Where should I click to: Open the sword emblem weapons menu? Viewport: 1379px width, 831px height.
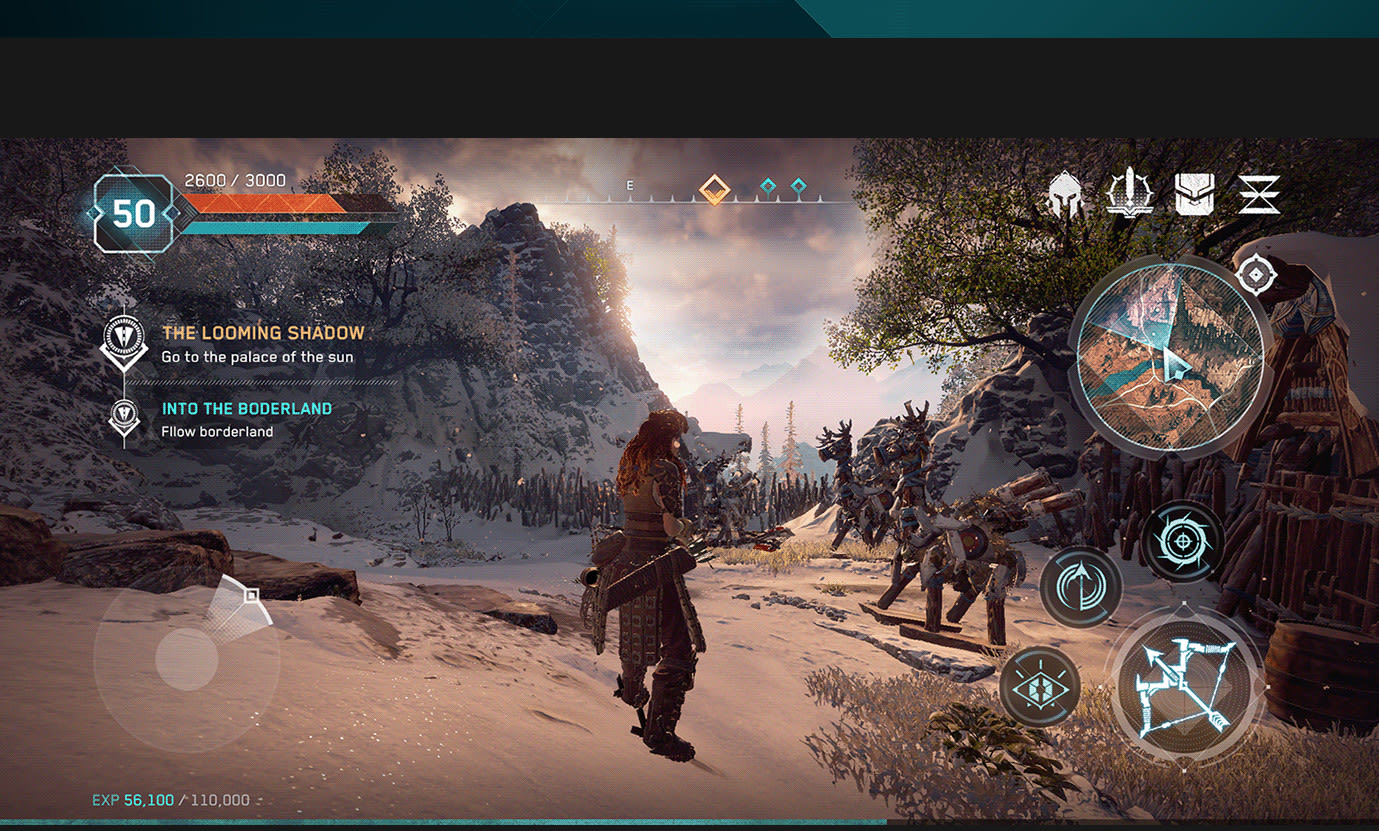pos(1130,193)
